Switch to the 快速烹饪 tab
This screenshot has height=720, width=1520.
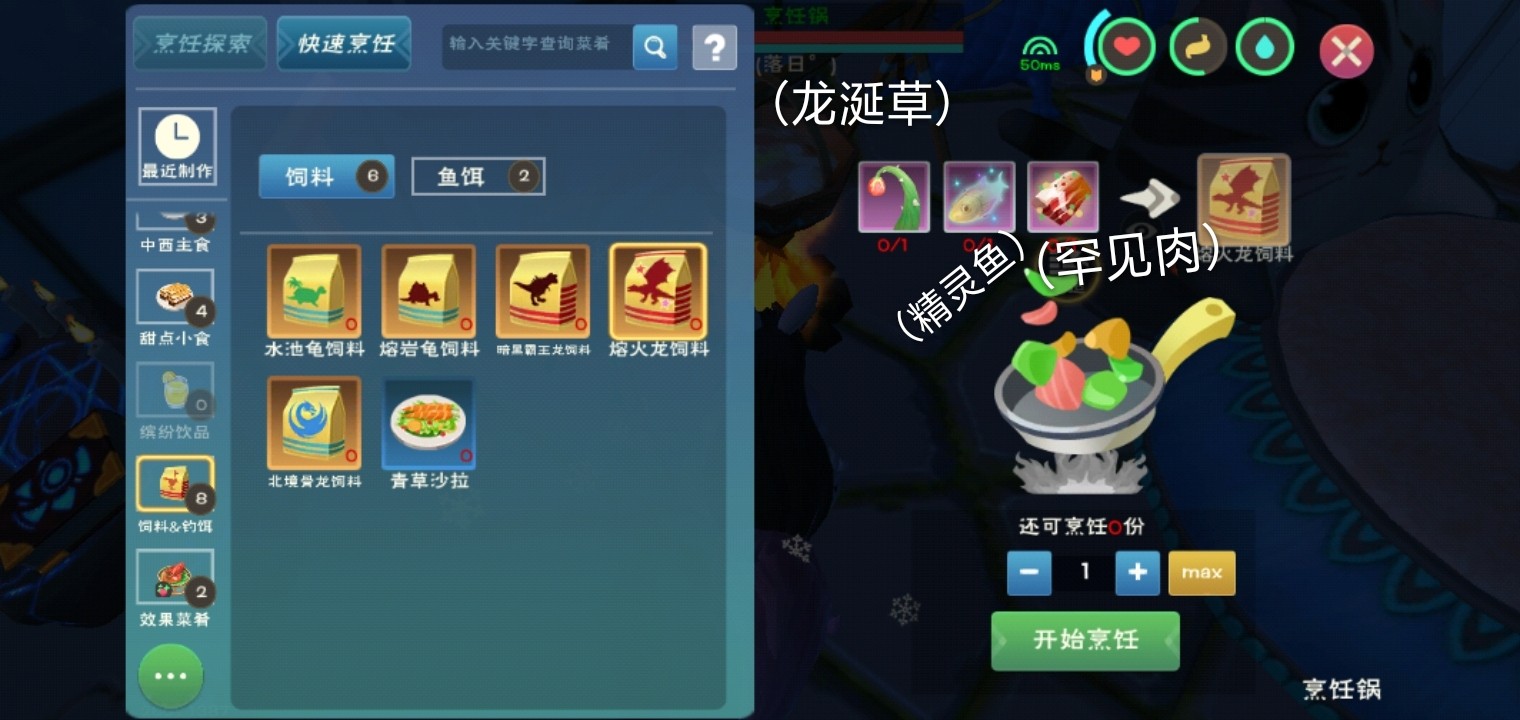(344, 44)
